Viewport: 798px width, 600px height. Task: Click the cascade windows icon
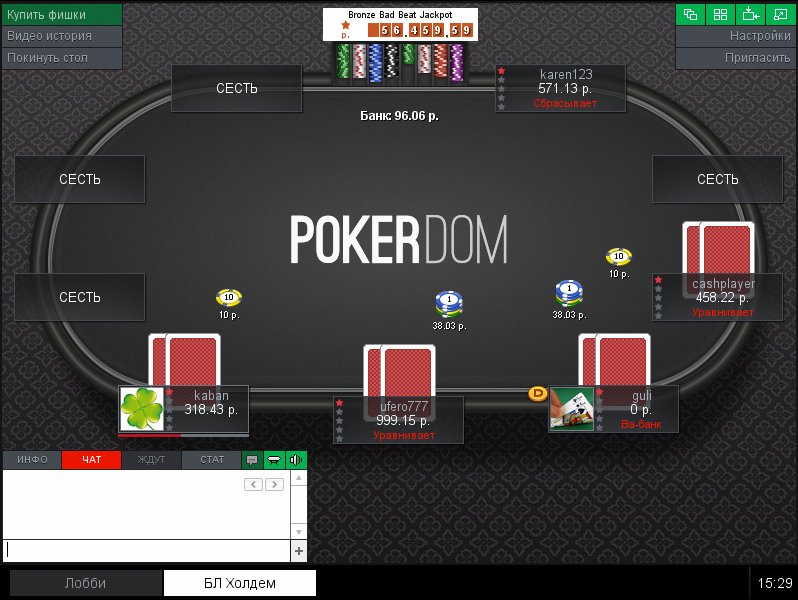click(690, 14)
